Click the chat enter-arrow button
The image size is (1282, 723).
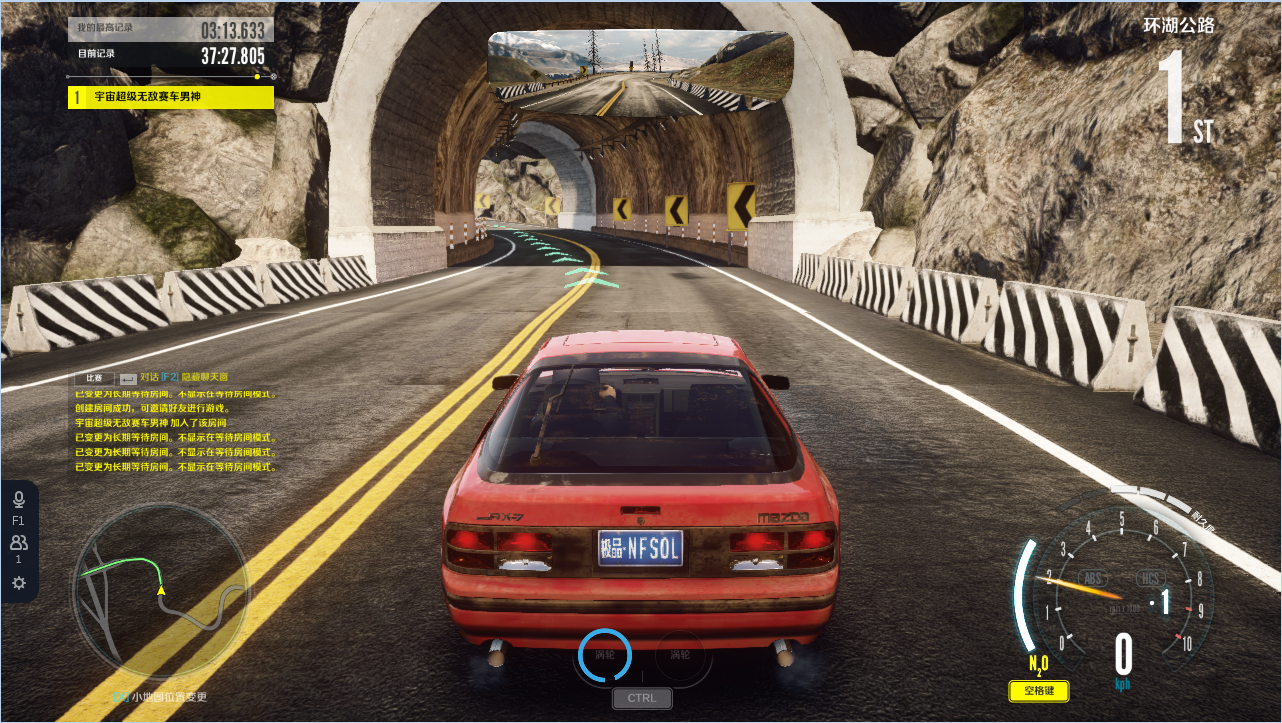[x=127, y=378]
